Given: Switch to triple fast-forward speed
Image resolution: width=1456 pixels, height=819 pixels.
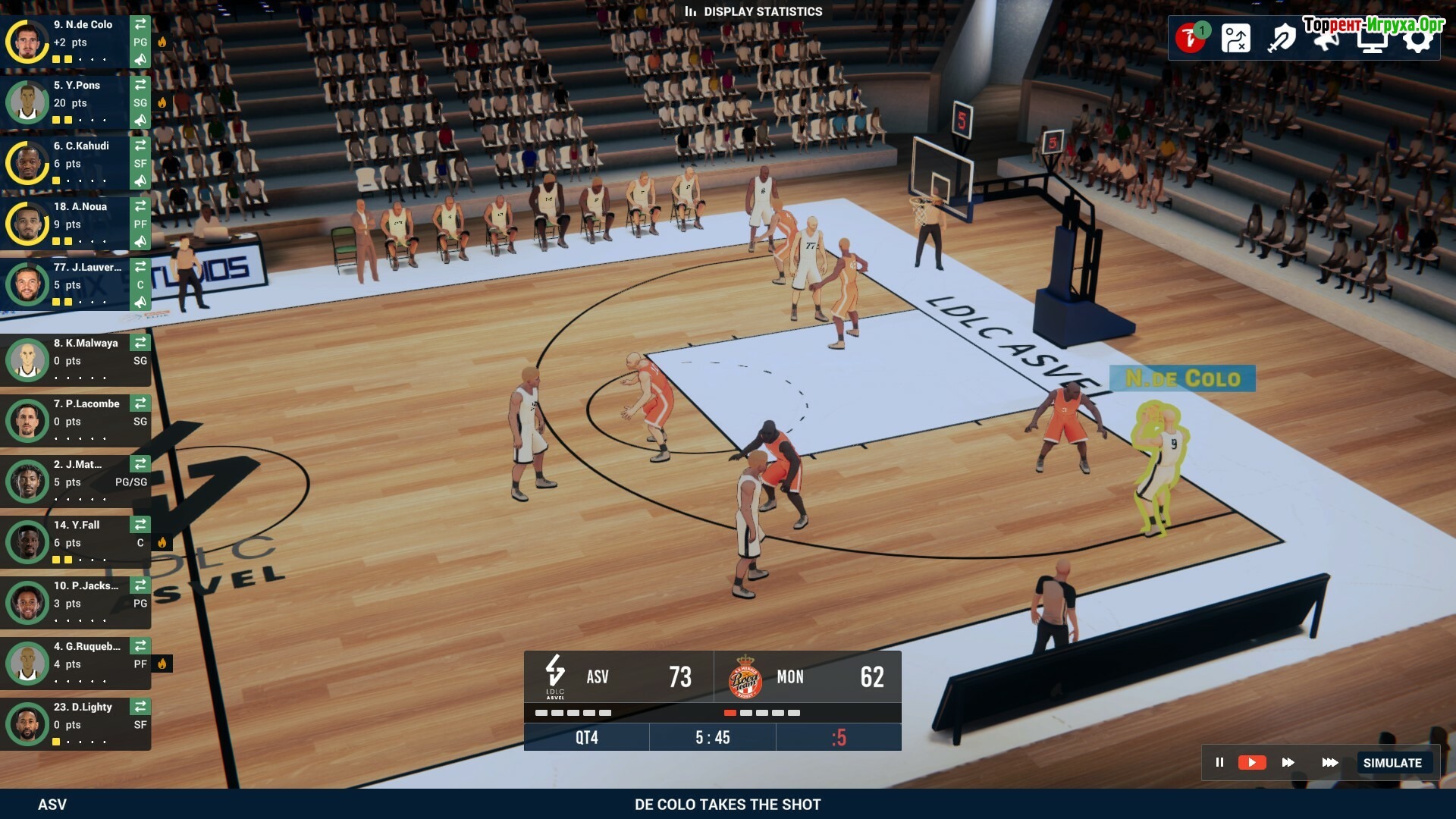Looking at the screenshot, I should [x=1329, y=762].
